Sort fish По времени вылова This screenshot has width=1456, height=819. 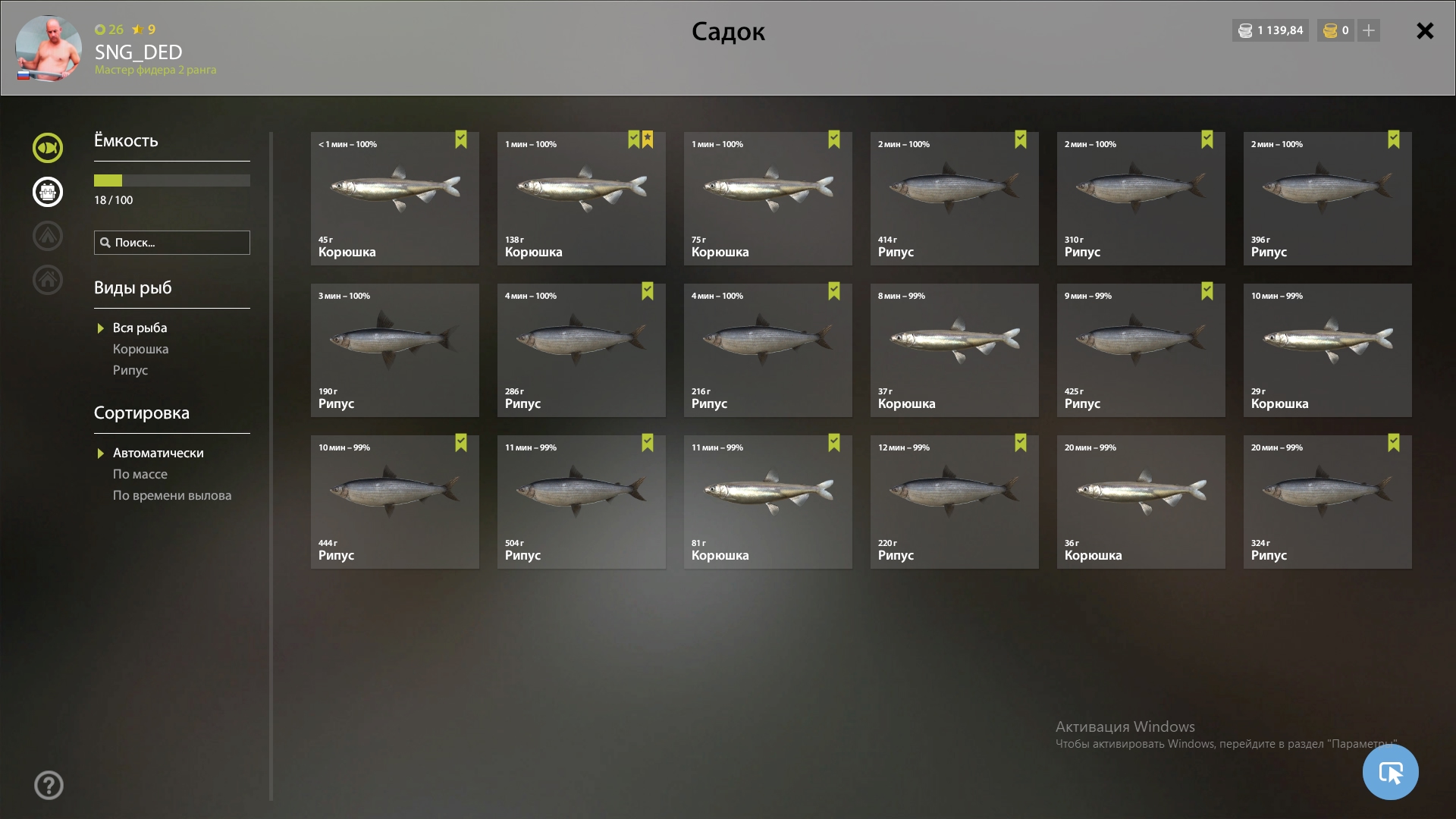click(x=171, y=495)
